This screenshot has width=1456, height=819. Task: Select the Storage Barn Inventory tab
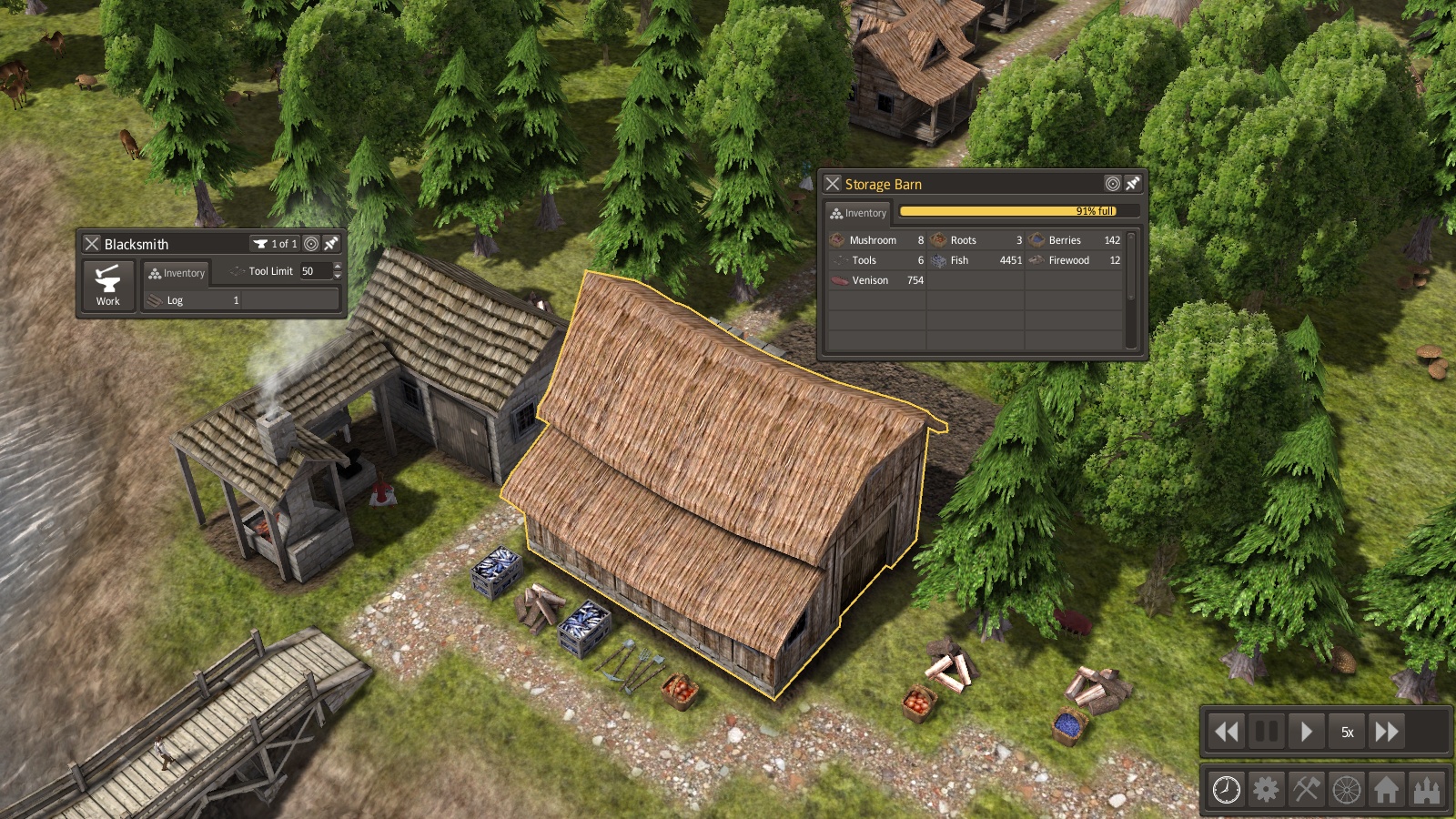tap(858, 213)
